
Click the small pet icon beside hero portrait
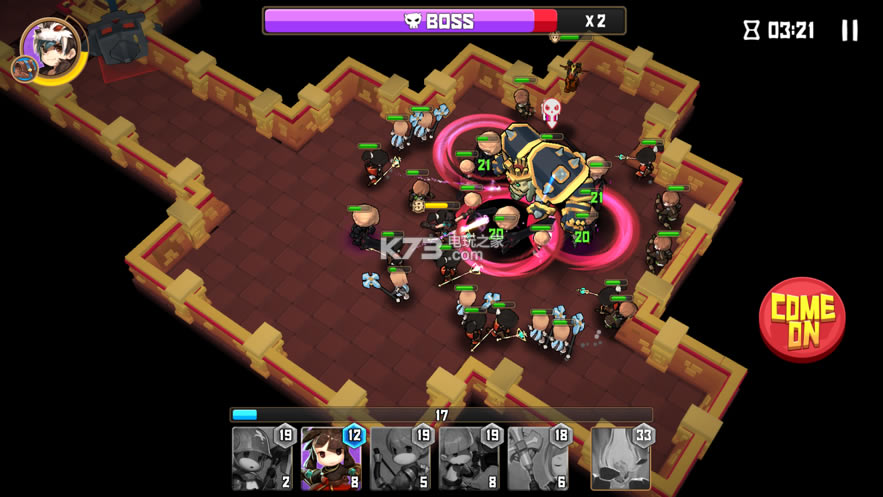coord(24,69)
